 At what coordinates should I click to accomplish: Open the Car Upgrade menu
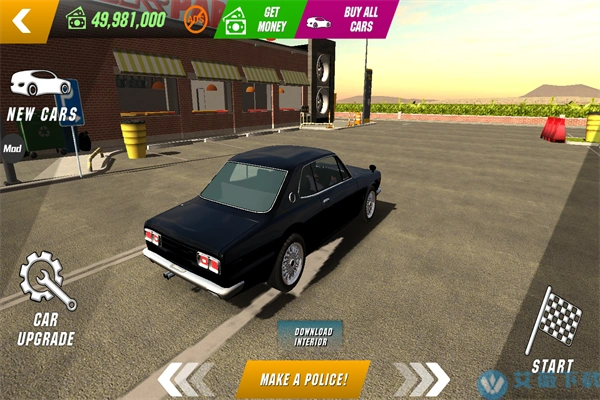(x=45, y=300)
